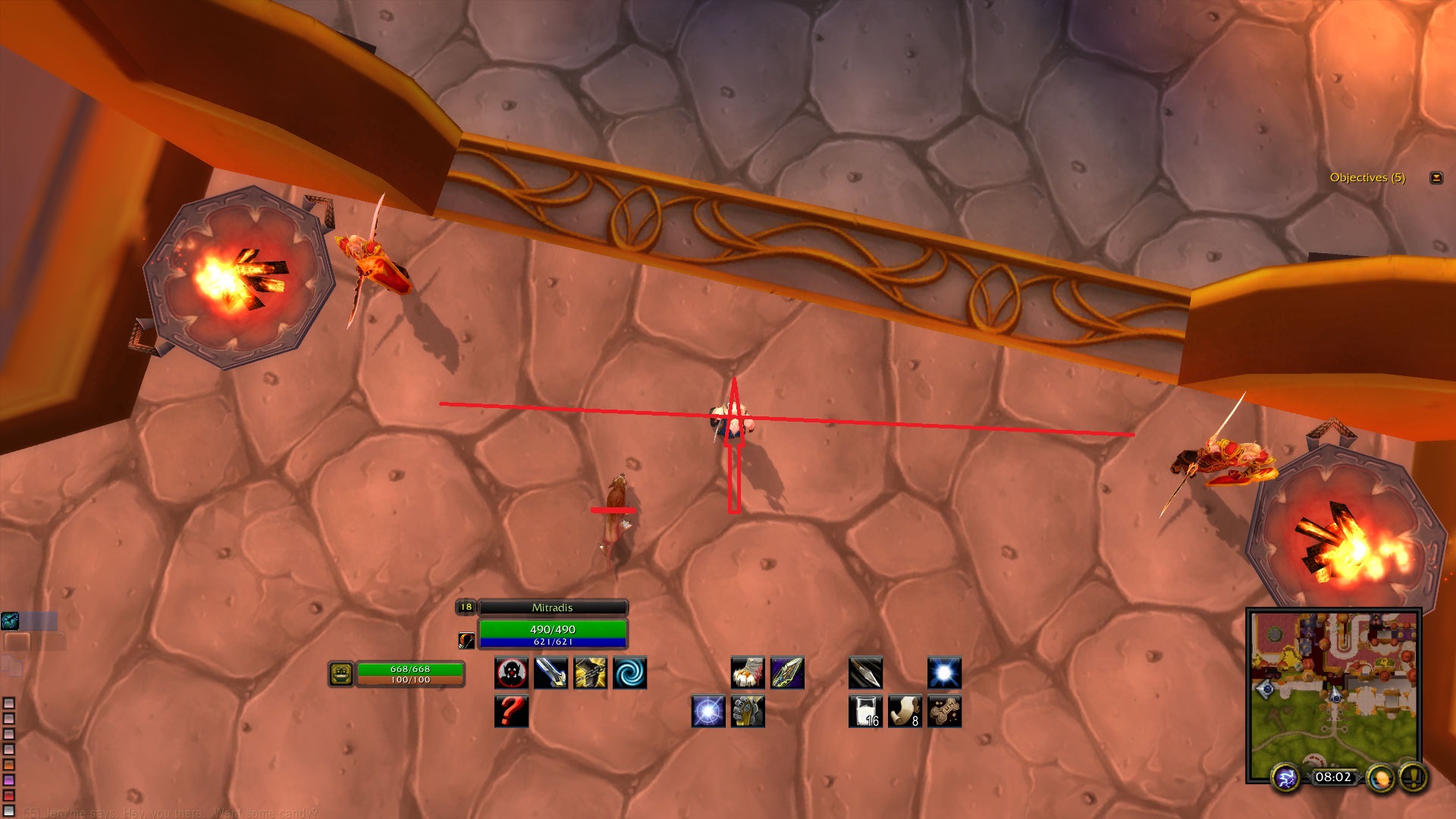Toggle tracking via the purple lightning minimap button
The image size is (1456, 819).
1285,778
